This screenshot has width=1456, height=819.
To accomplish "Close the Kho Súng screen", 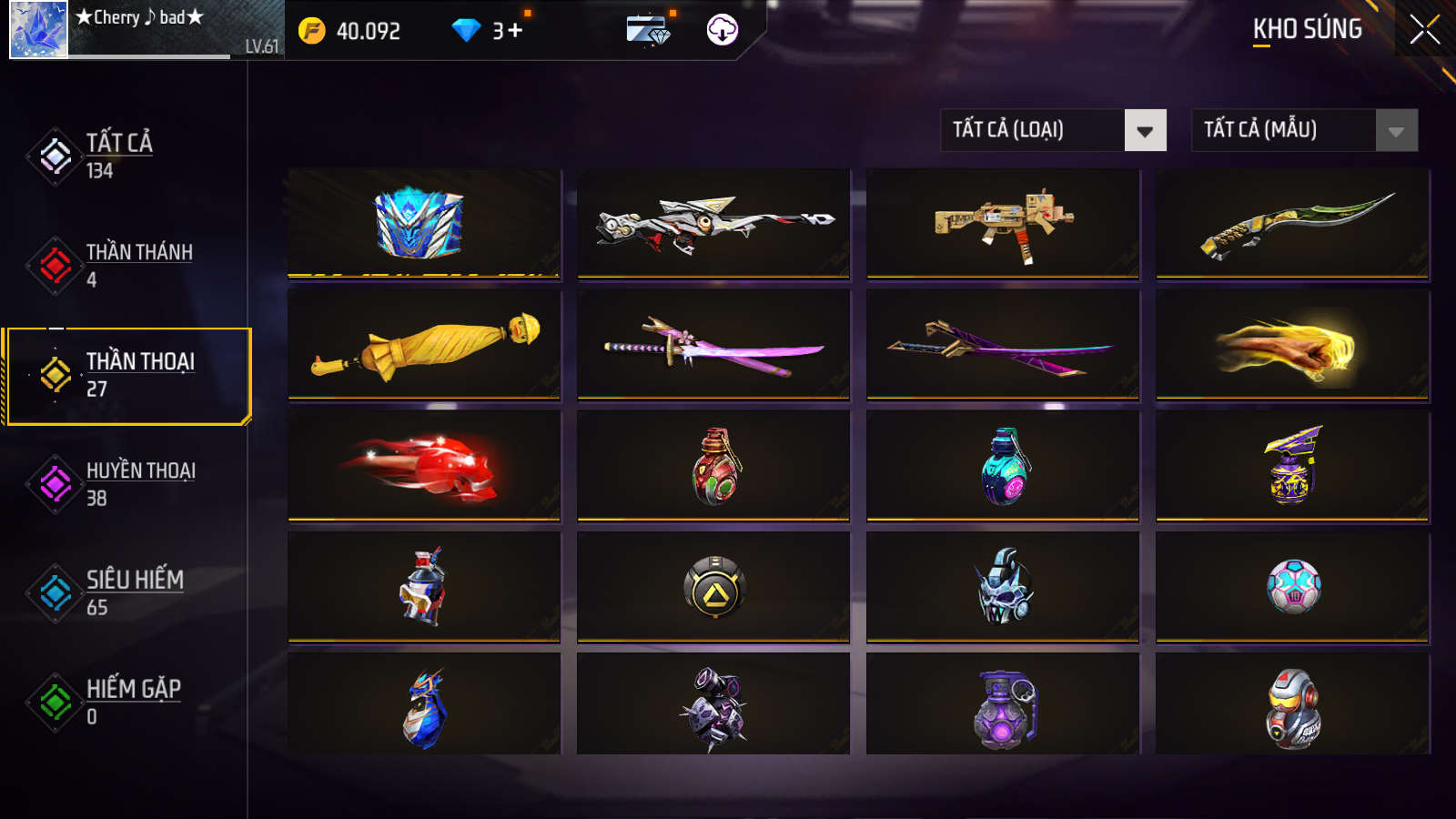I will tap(1424, 30).
